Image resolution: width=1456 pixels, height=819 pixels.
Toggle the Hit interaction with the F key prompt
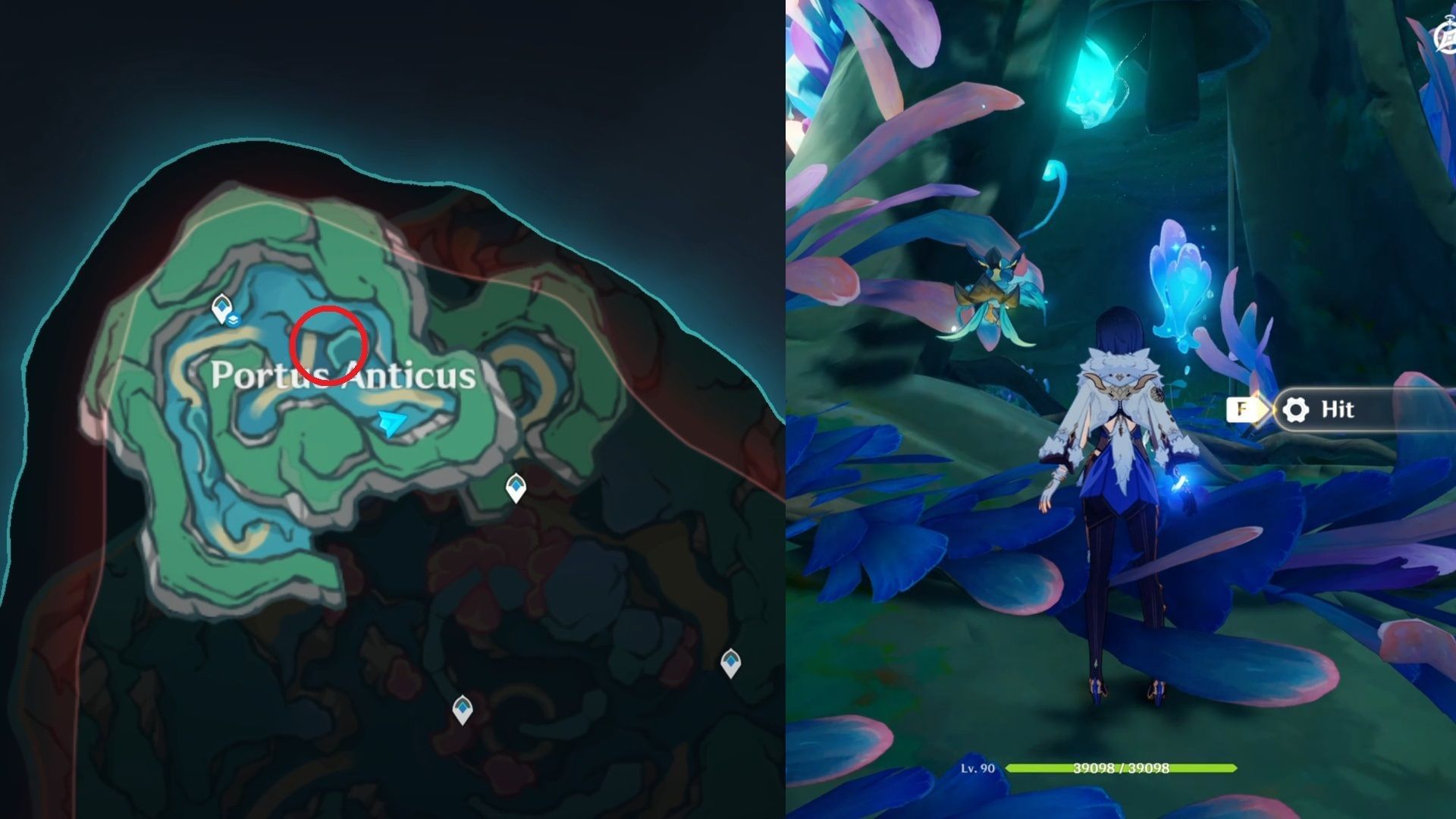click(x=1242, y=409)
